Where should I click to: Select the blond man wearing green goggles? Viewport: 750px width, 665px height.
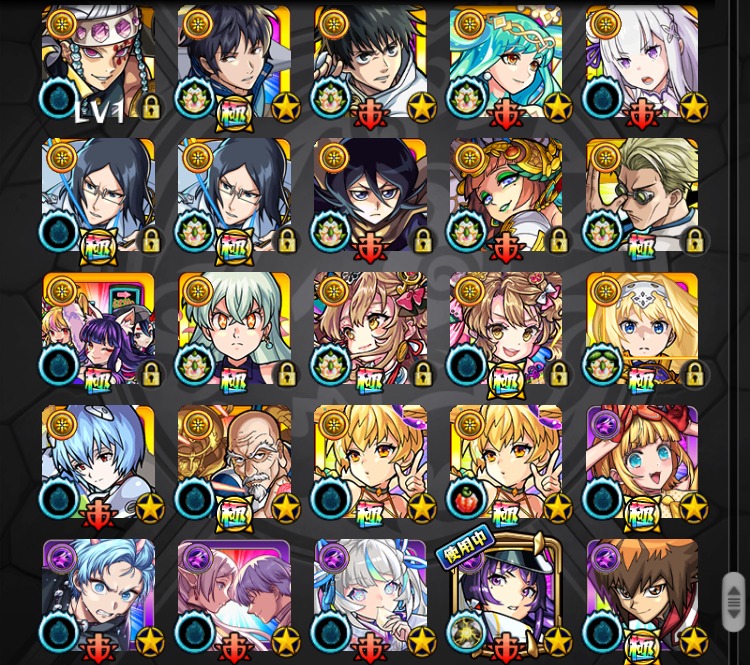pyautogui.click(x=642, y=196)
